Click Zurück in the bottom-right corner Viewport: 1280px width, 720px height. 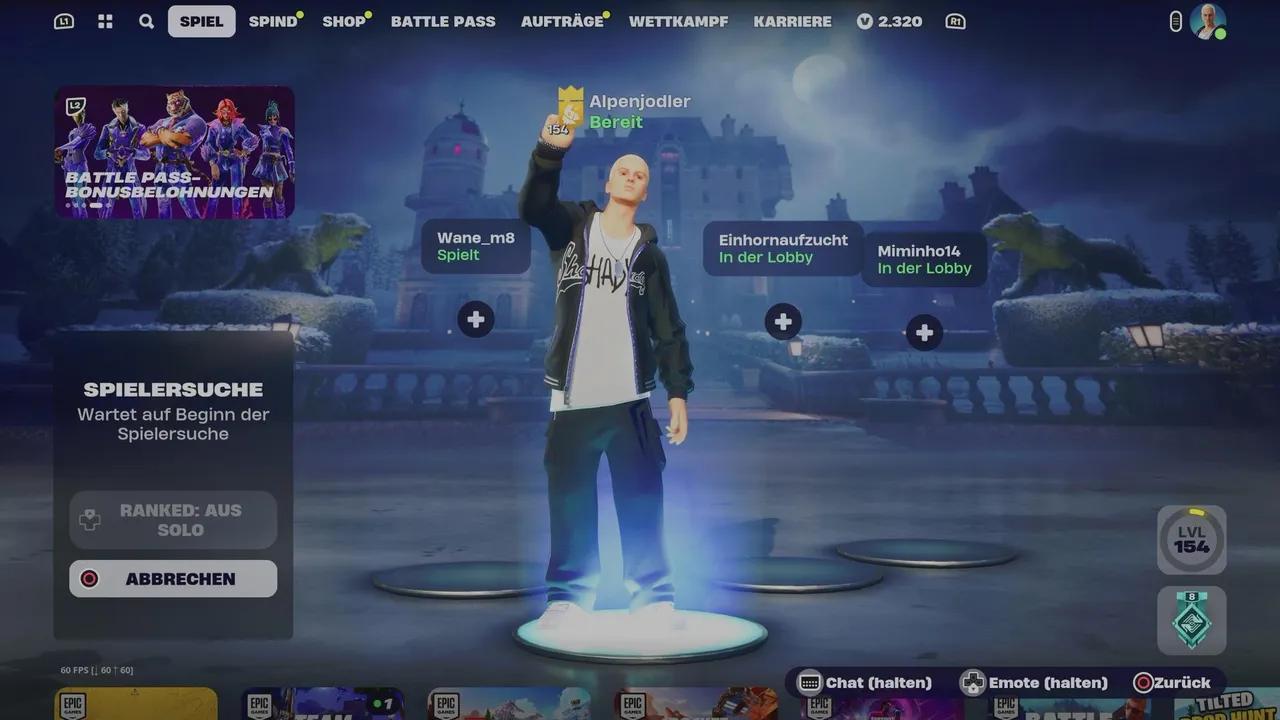pos(1170,683)
